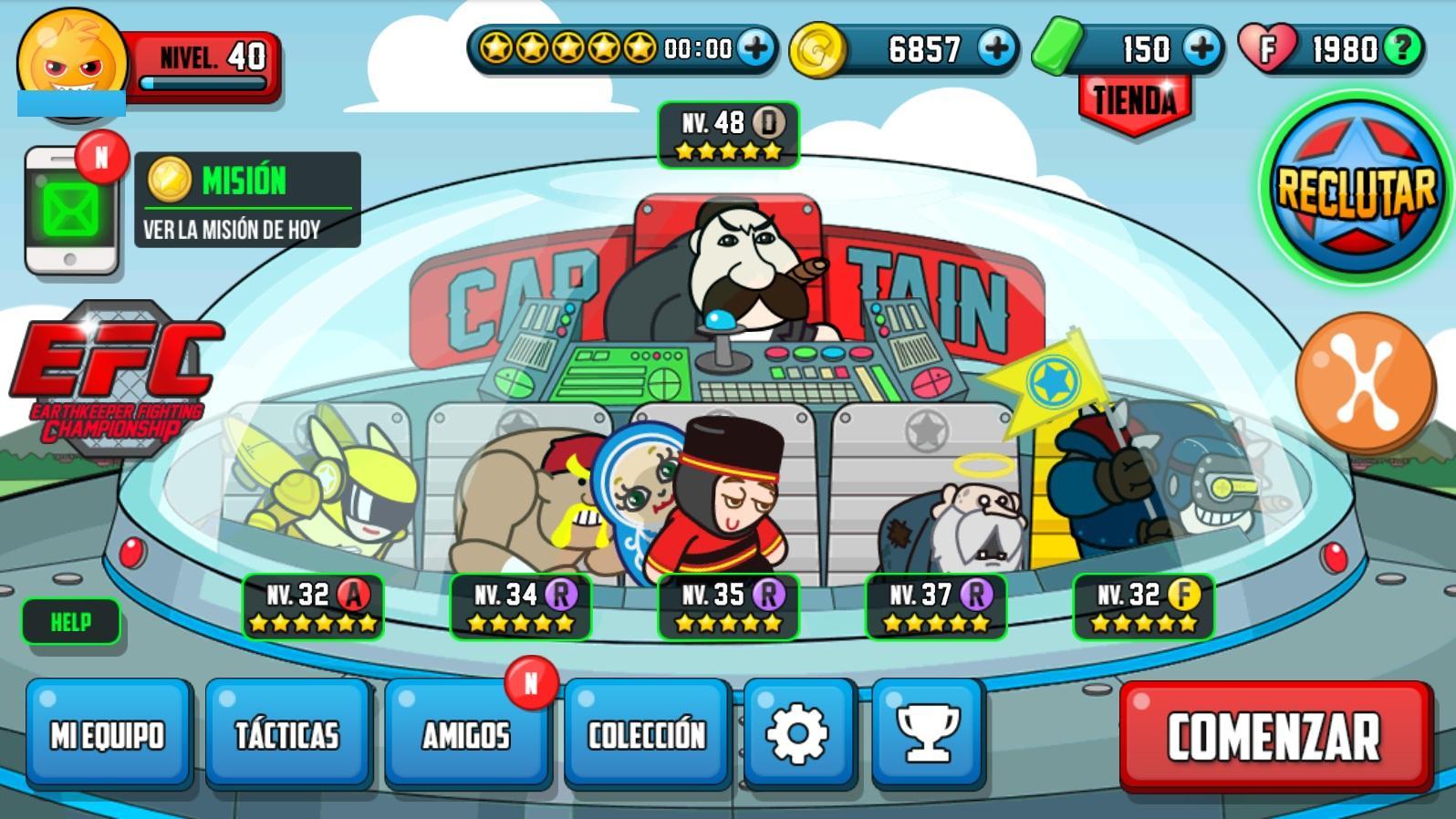Click the Reclutar recruit button

[1355, 189]
